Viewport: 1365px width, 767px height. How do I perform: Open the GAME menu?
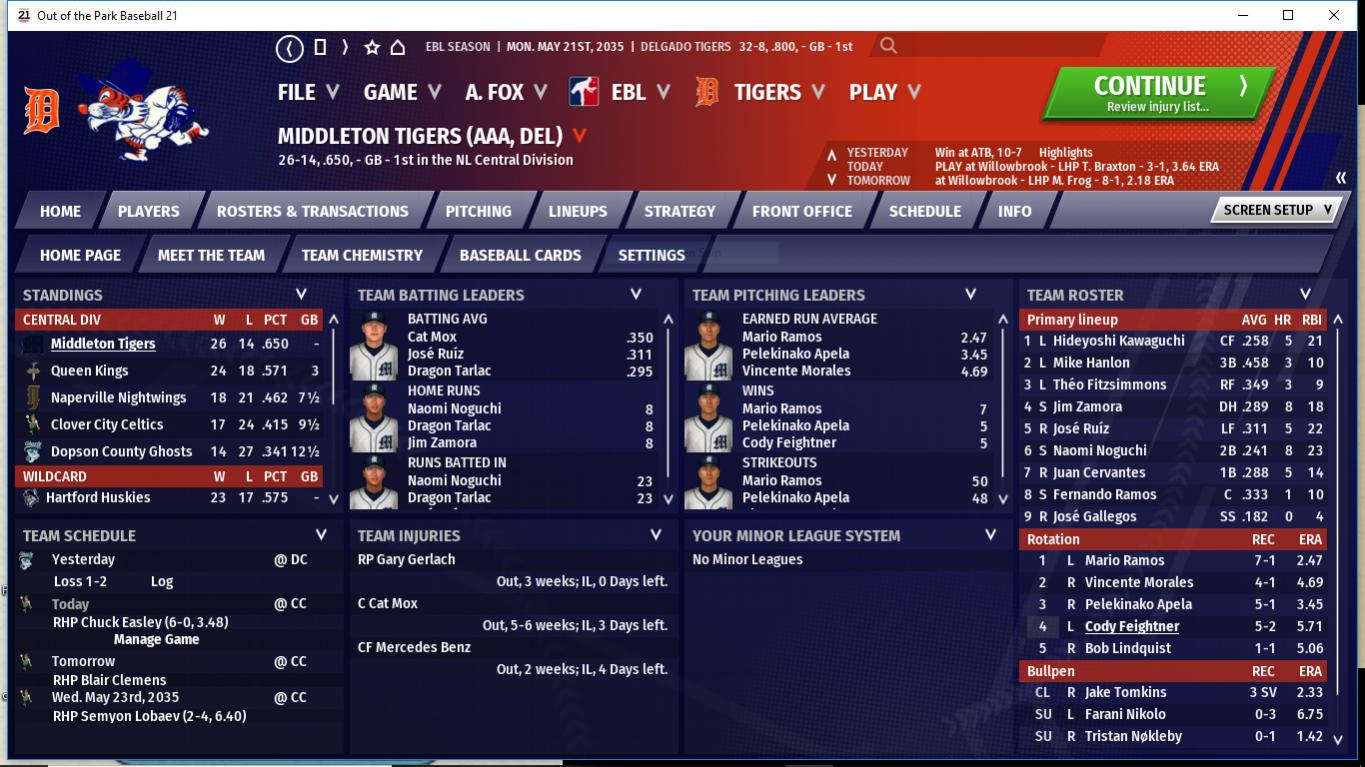(x=401, y=92)
